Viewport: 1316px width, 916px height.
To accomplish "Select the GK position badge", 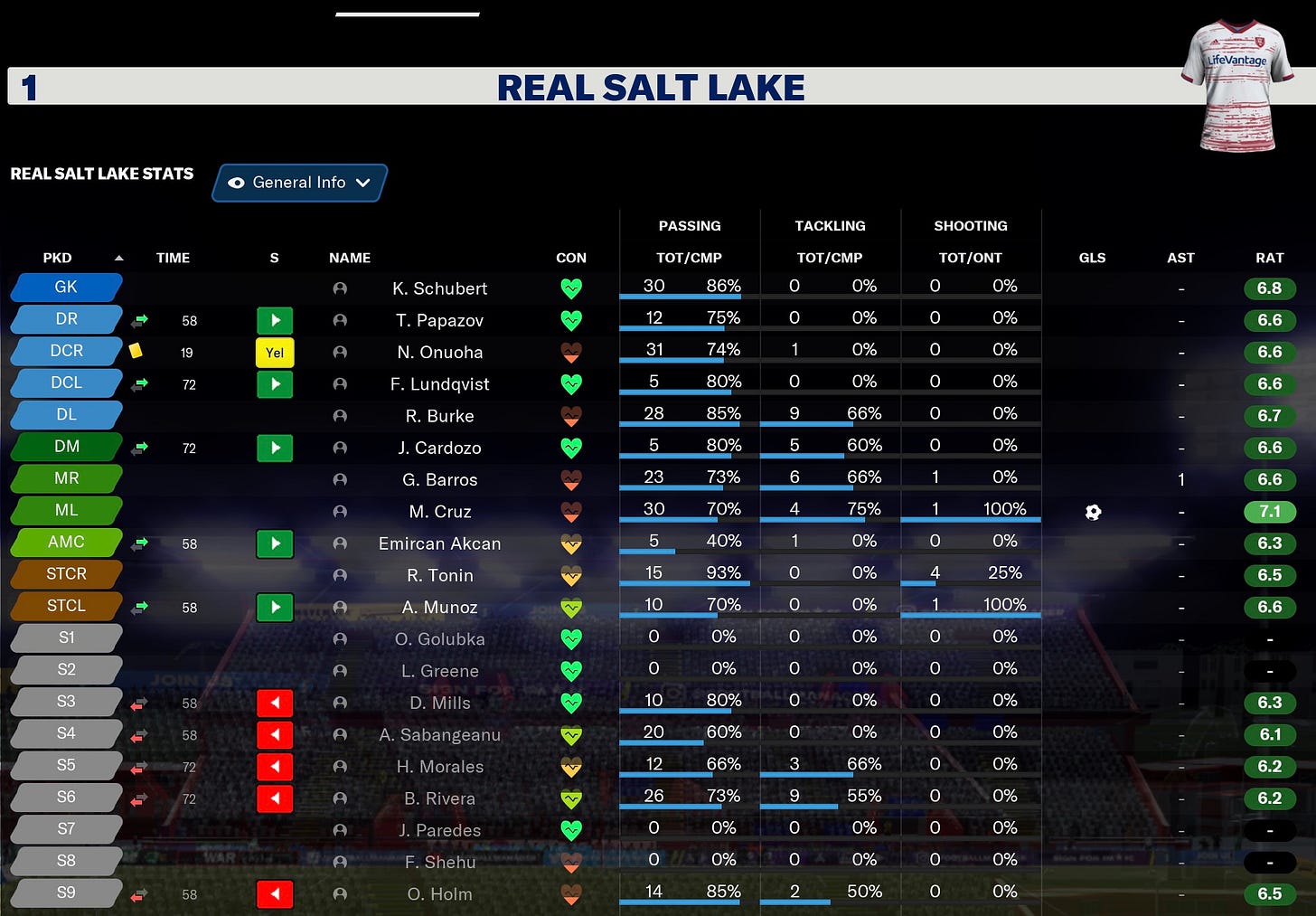I will pos(65,288).
